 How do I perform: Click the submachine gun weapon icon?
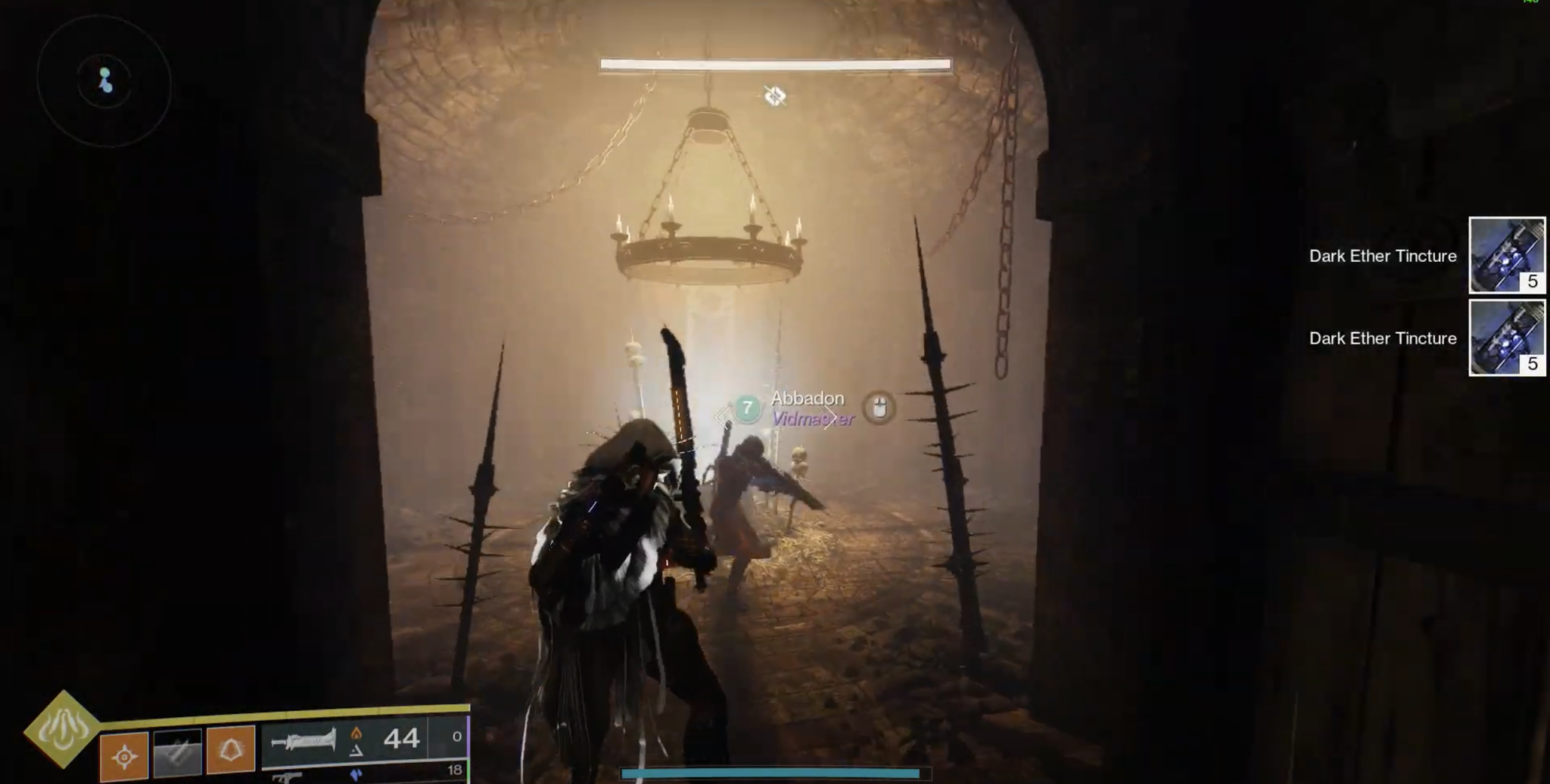[x=288, y=778]
